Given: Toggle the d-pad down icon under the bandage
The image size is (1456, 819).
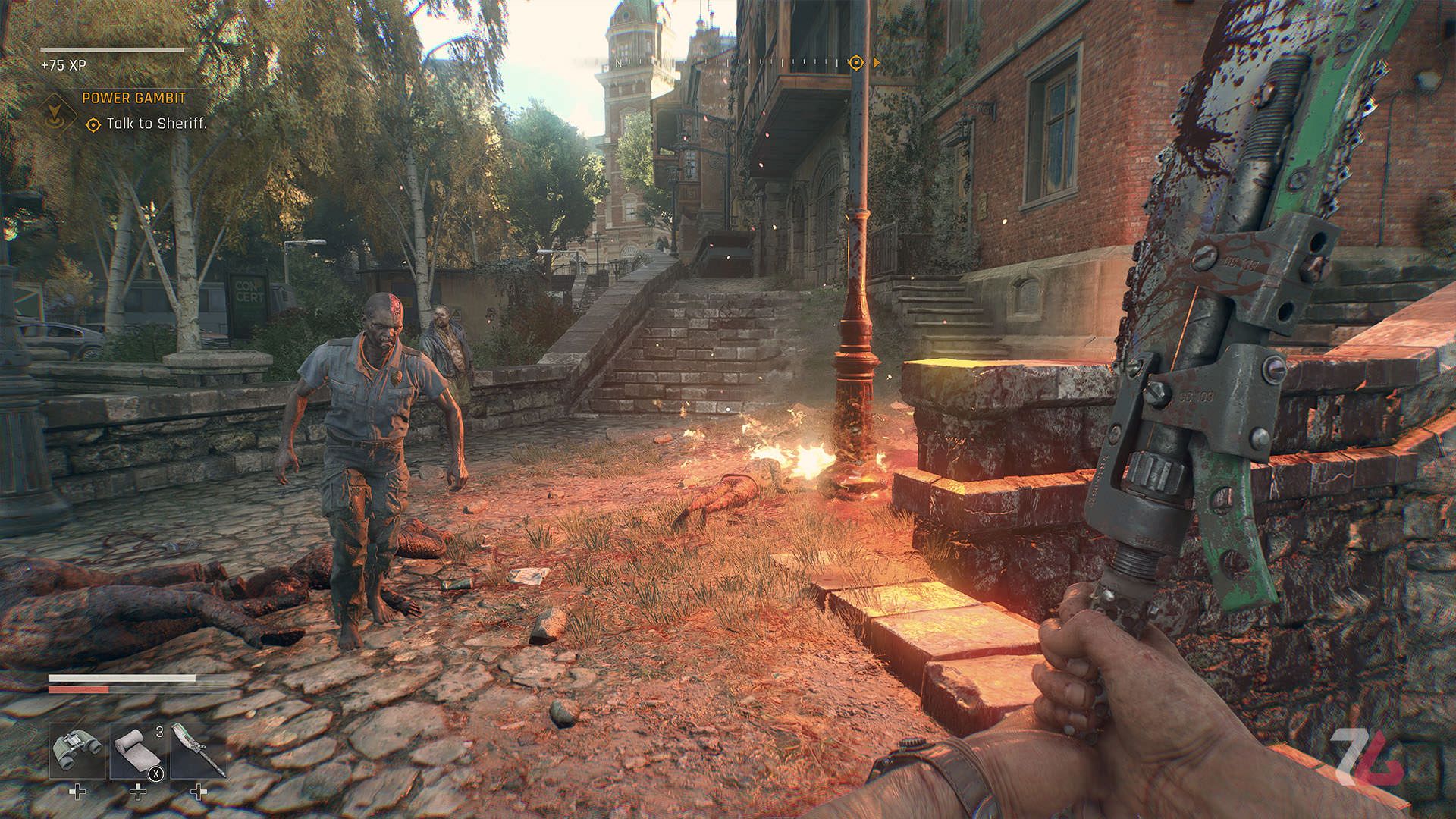Looking at the screenshot, I should [x=137, y=793].
